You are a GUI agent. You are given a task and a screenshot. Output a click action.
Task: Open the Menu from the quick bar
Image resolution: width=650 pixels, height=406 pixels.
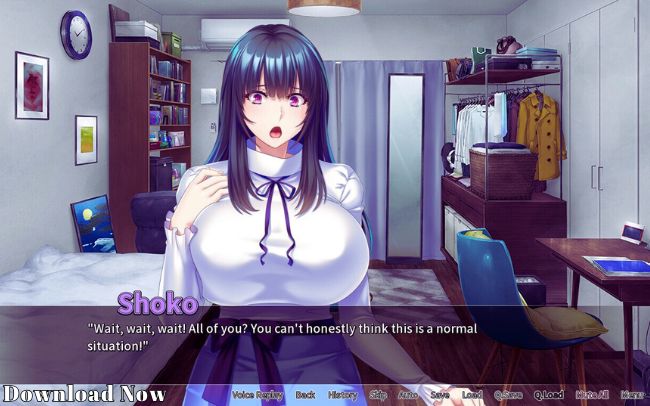632,395
